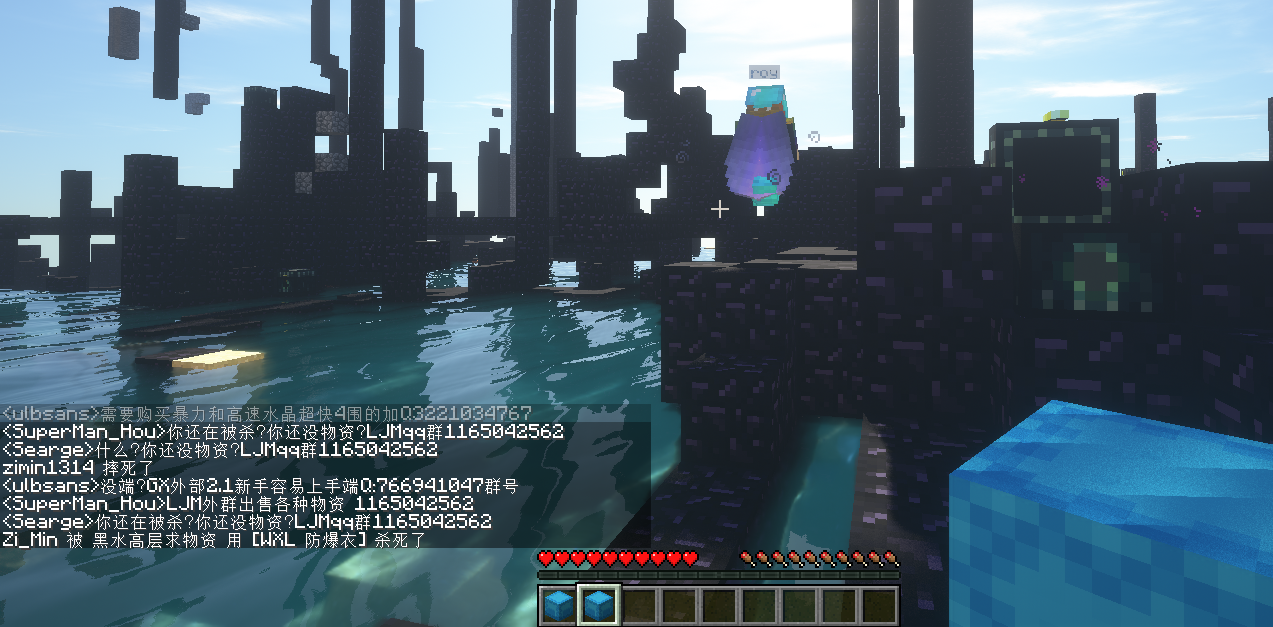This screenshot has height=627, width=1273.
Task: Select the unhighlighted blue block hotbar slot
Action: (x=558, y=605)
